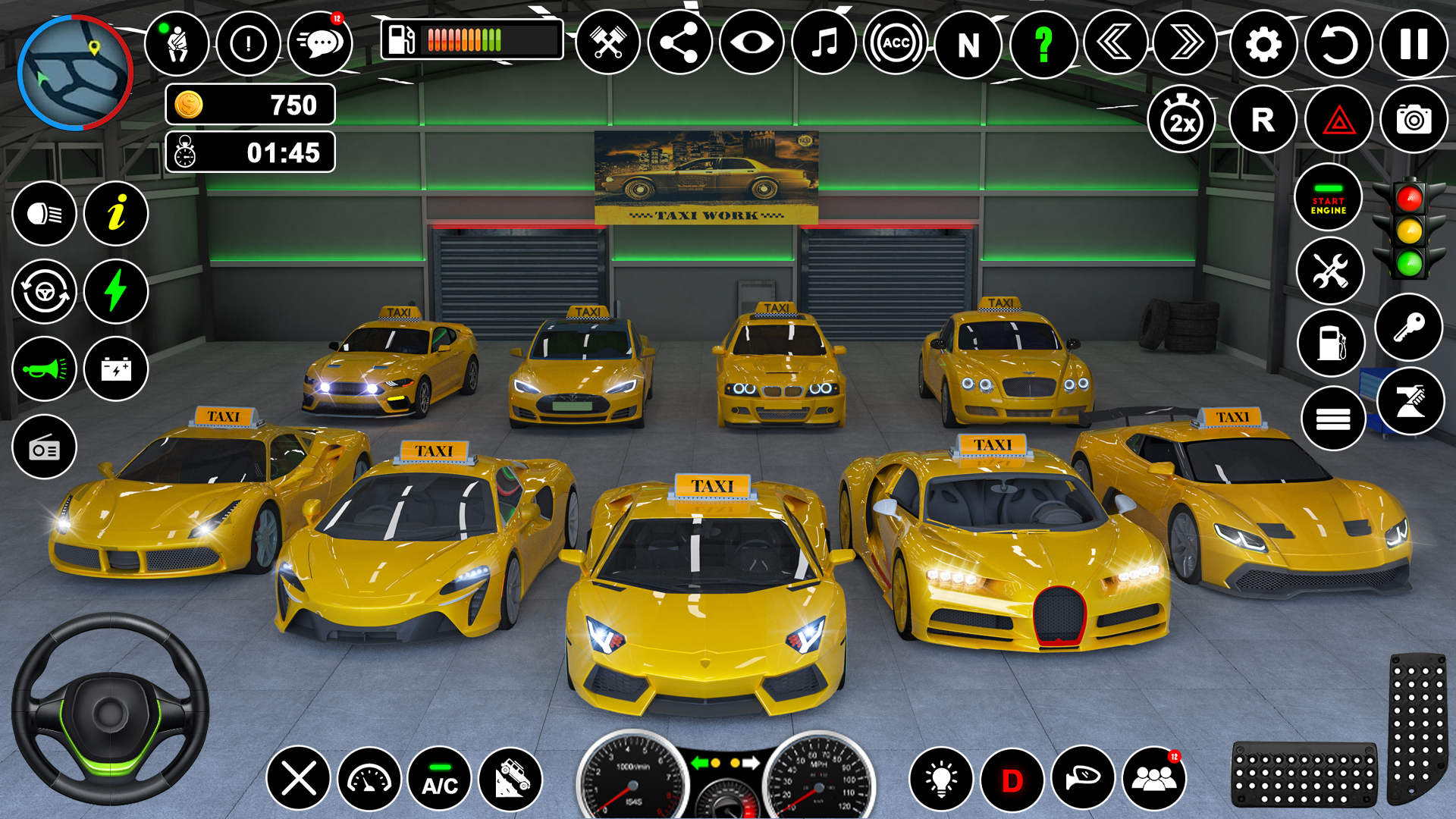Toggle the music note button

pos(824,42)
